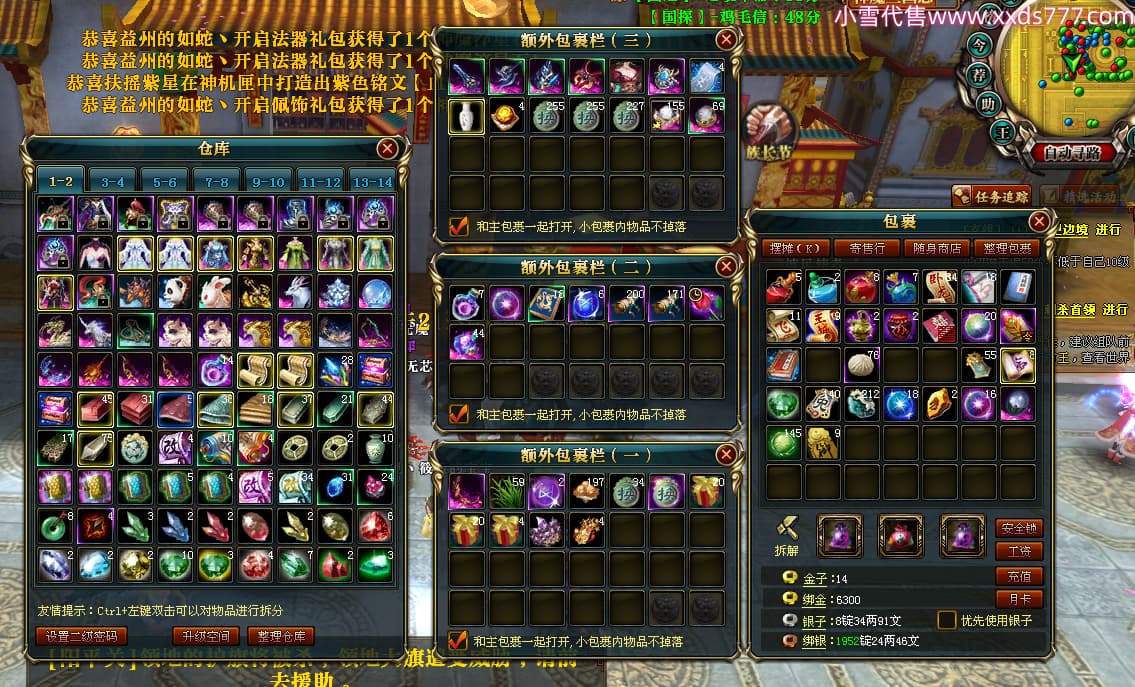The width and height of the screenshot is (1135, 687).
Task: Click the 充值 recharge button
Action: click(x=1018, y=576)
